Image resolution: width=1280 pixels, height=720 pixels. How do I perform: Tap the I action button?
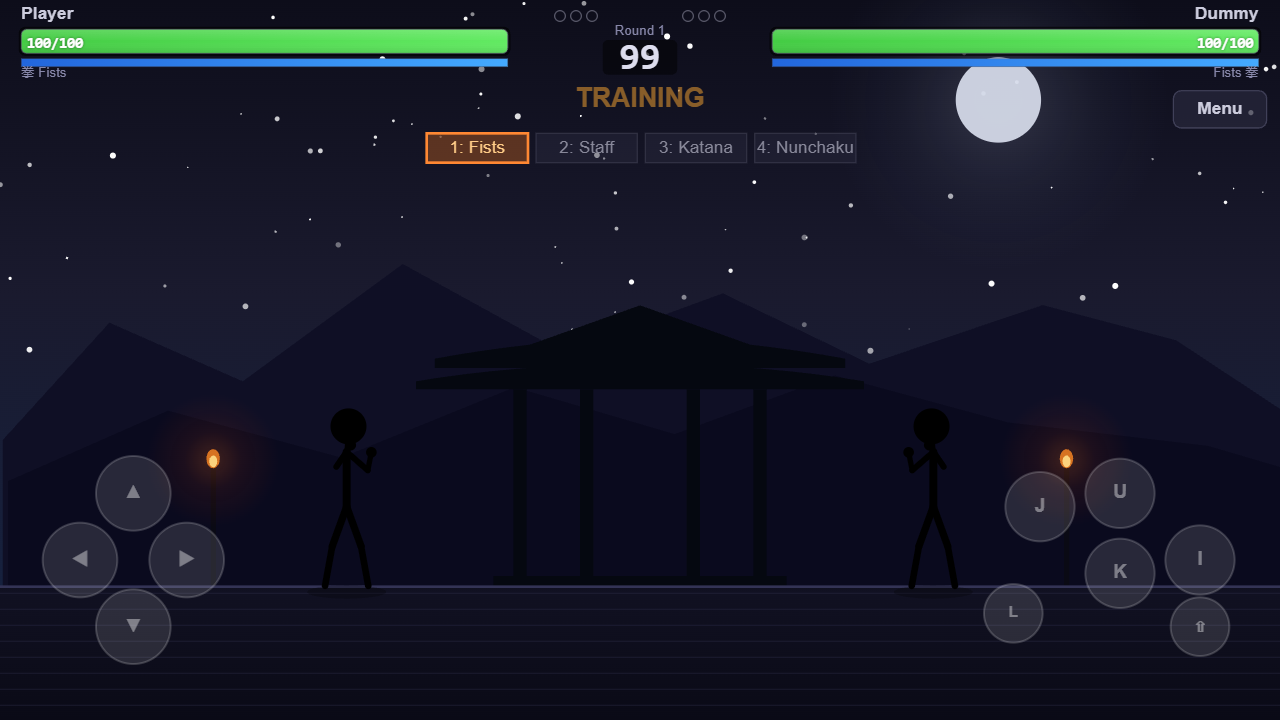point(1199,559)
